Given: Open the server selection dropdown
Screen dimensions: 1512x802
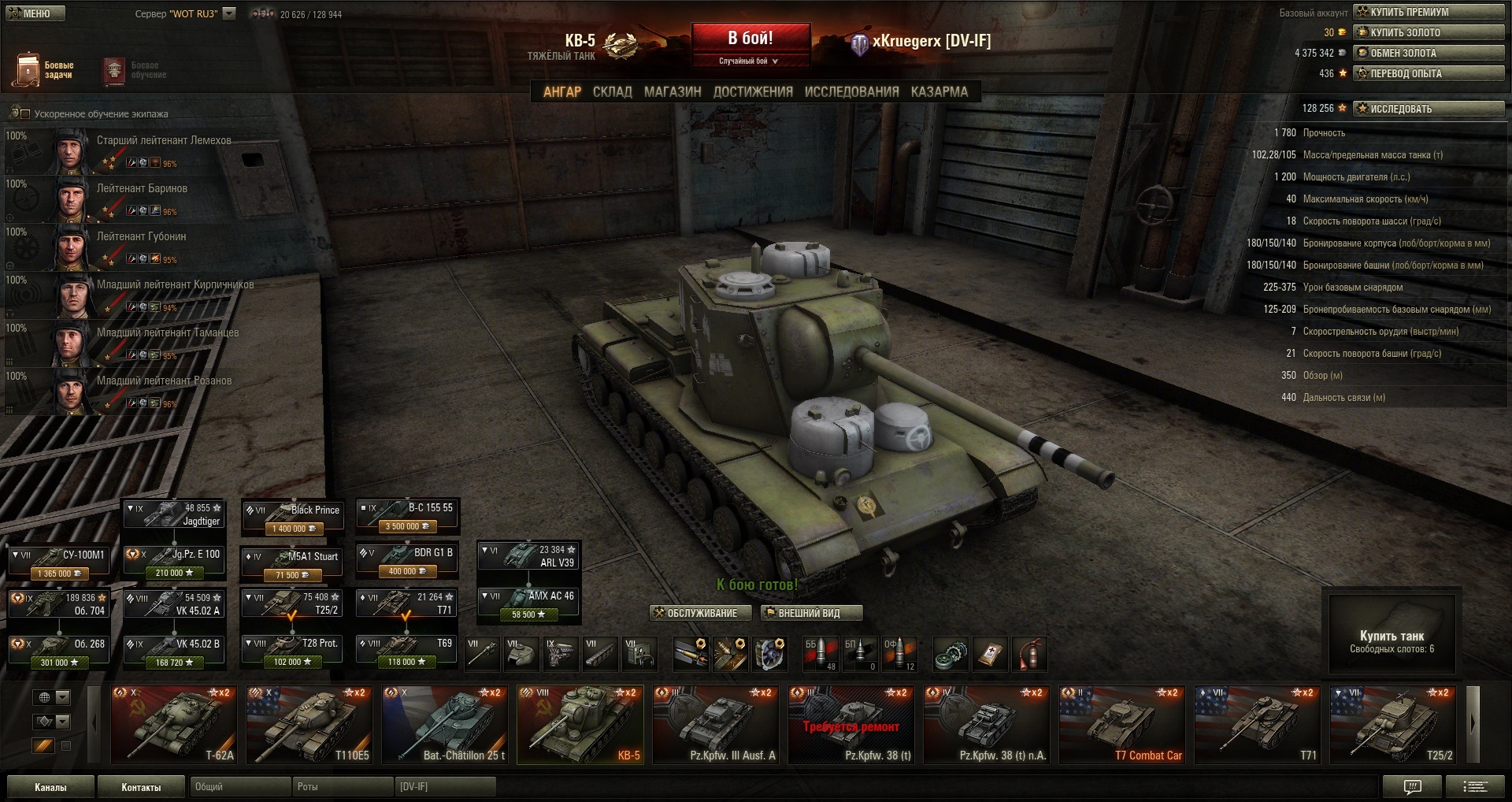Looking at the screenshot, I should 229,13.
